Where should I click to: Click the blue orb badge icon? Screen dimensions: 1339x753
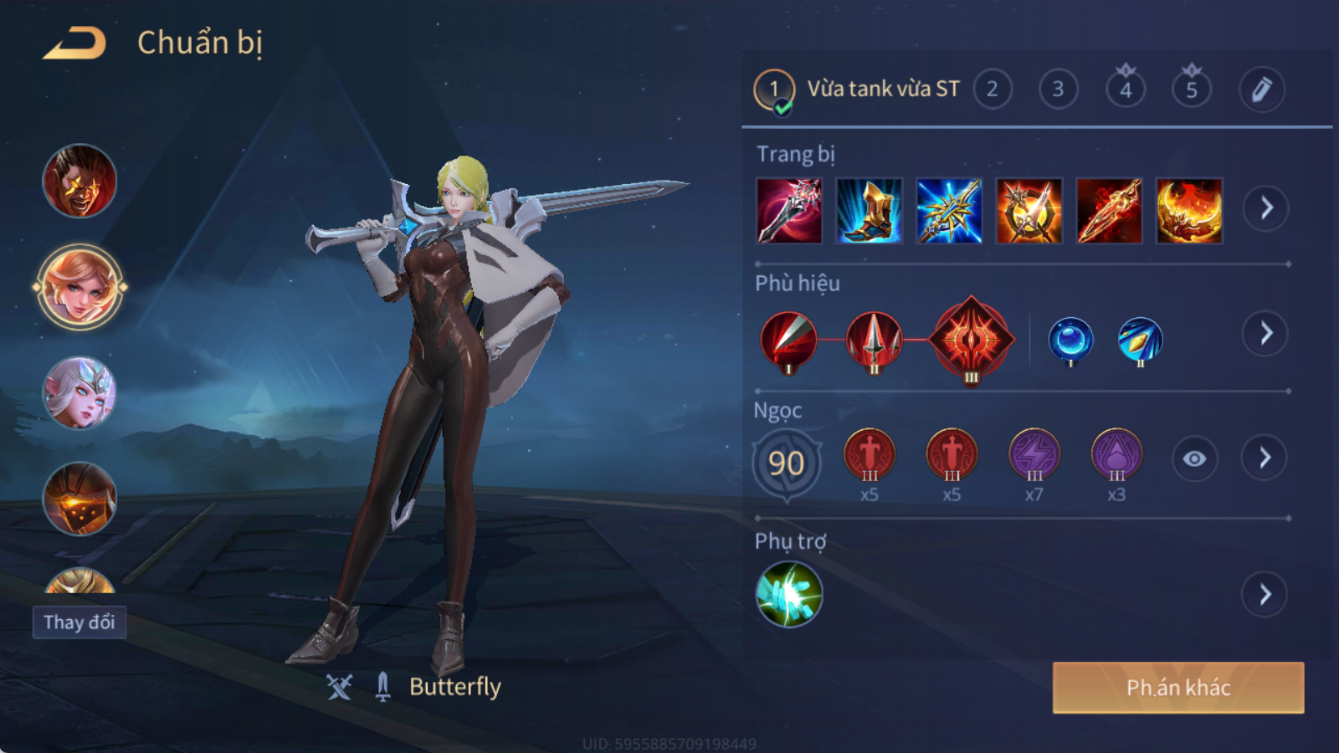click(x=1070, y=340)
